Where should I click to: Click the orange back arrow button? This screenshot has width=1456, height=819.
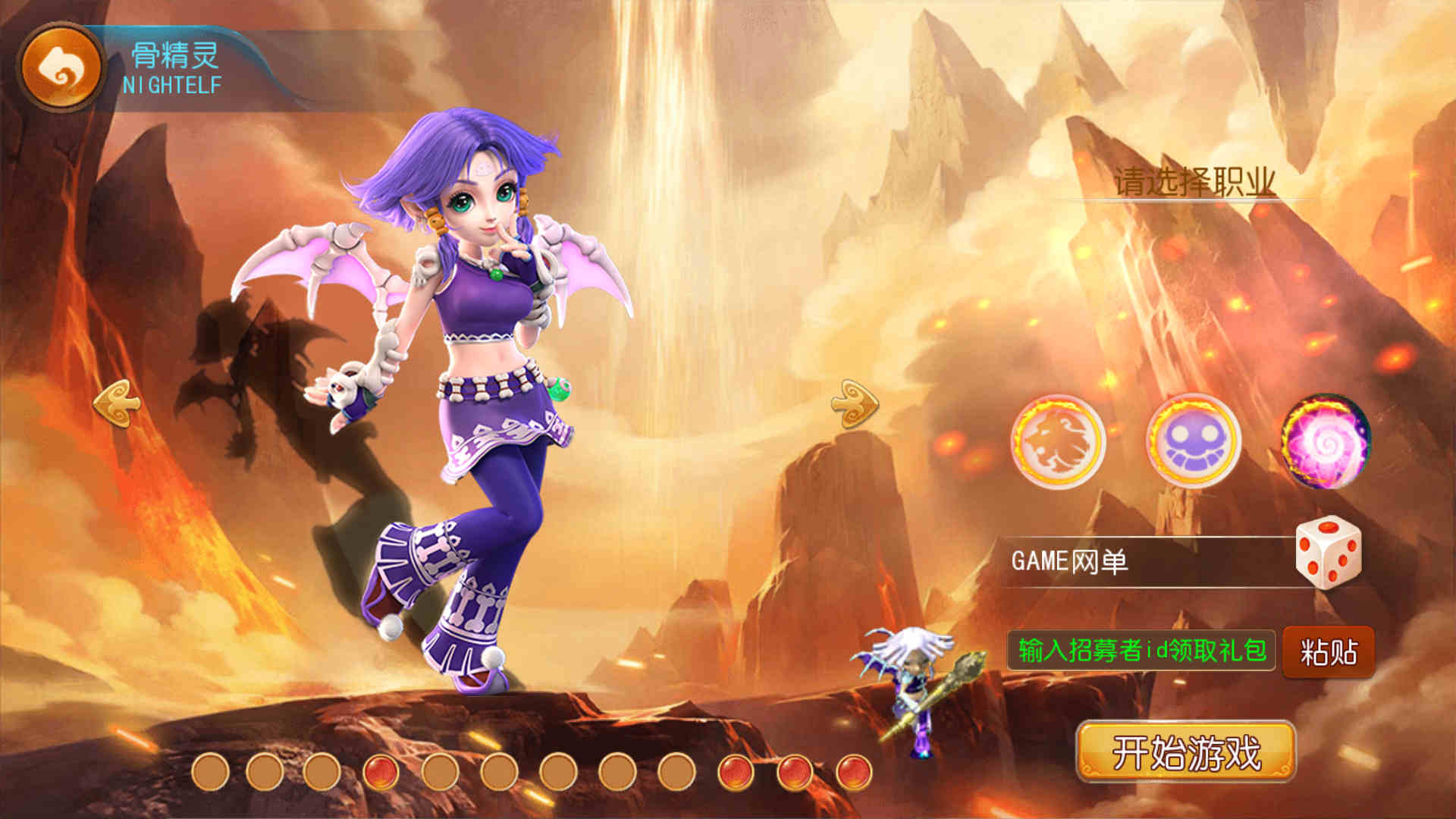(x=61, y=67)
